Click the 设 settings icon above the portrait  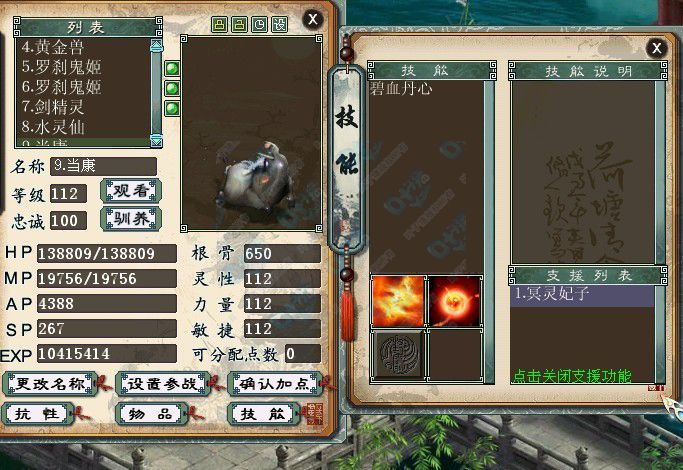[279, 24]
